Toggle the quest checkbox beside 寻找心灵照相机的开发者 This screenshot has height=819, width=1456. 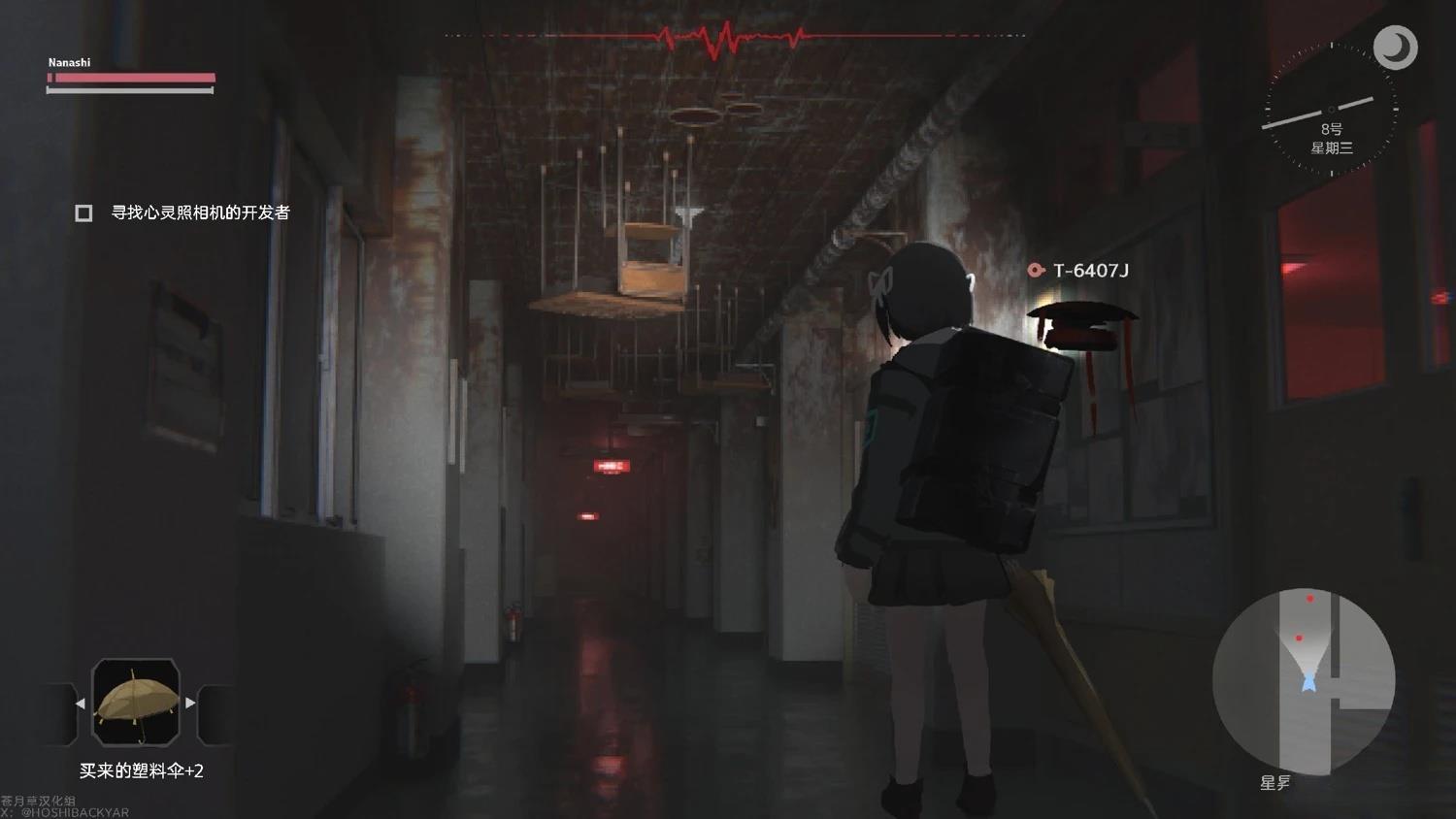pos(83,212)
